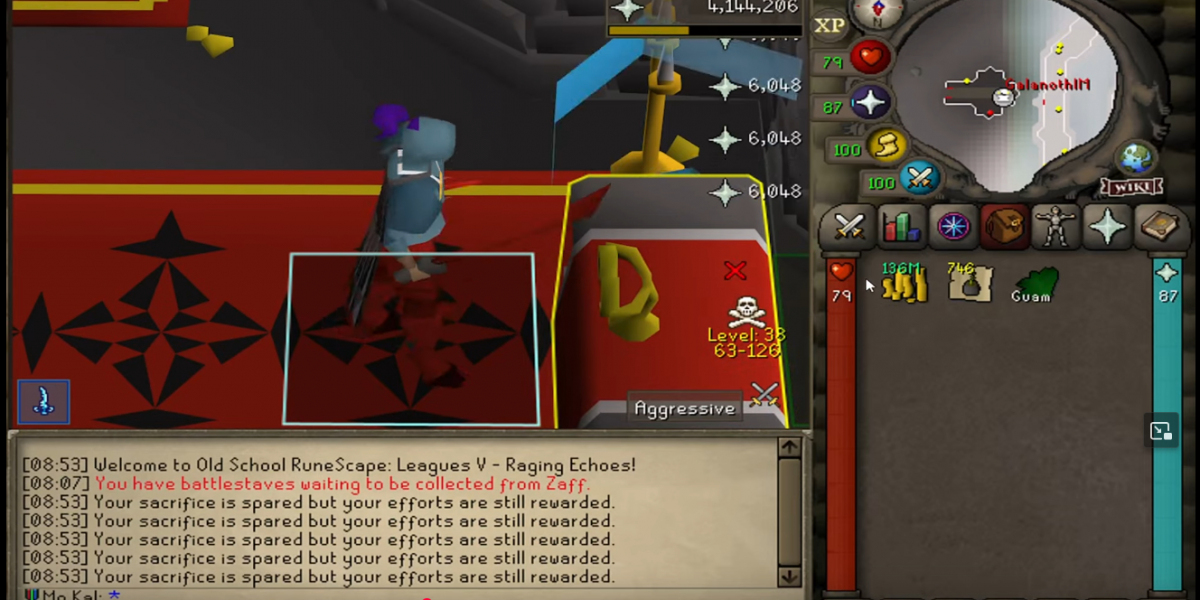Image resolution: width=1200 pixels, height=600 pixels.
Task: Switch to the Prayer tab
Action: [x=1108, y=228]
